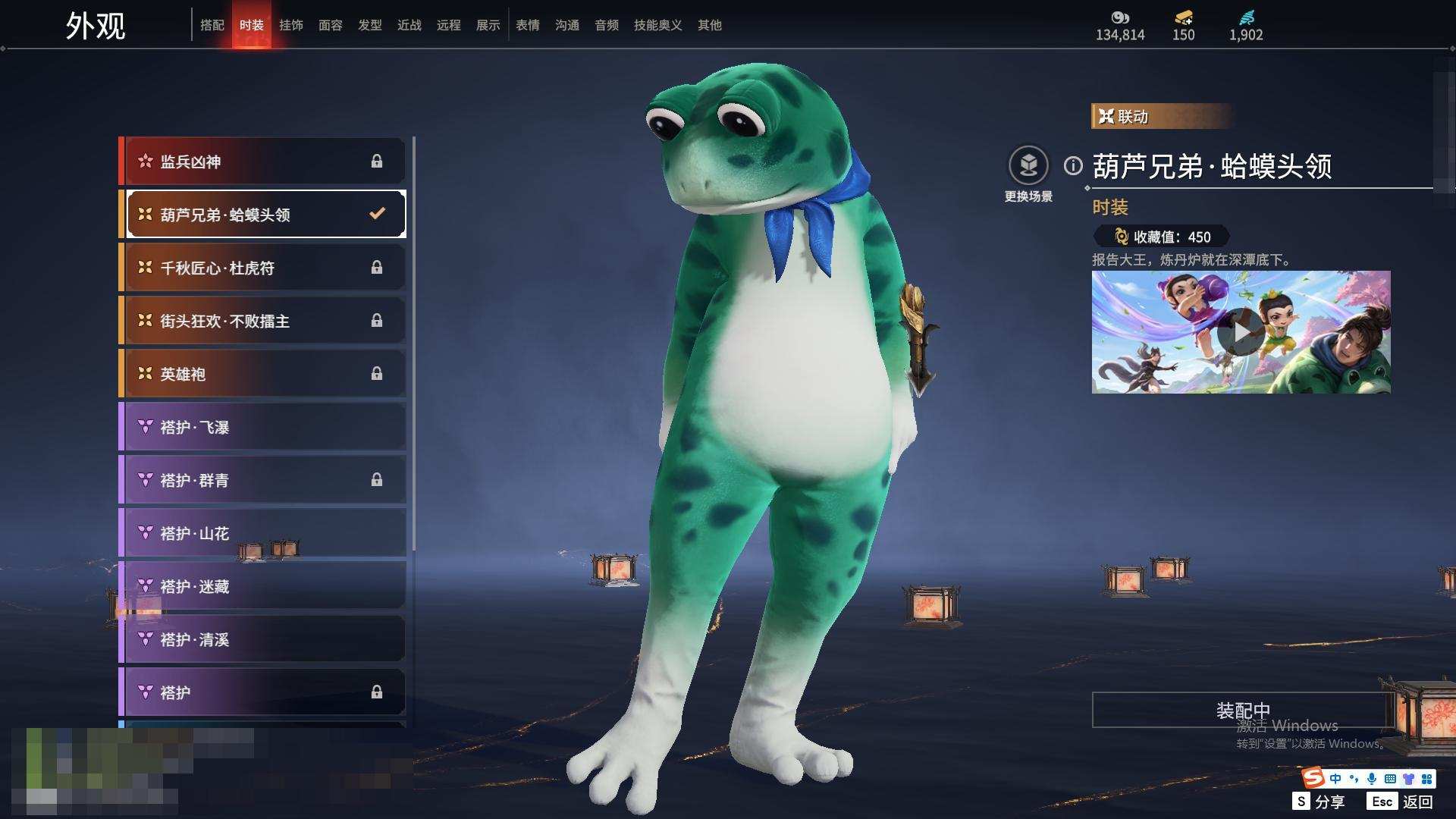Select the 千秋匠心·杜虎符 outfit
1456x819 pixels.
click(x=263, y=268)
